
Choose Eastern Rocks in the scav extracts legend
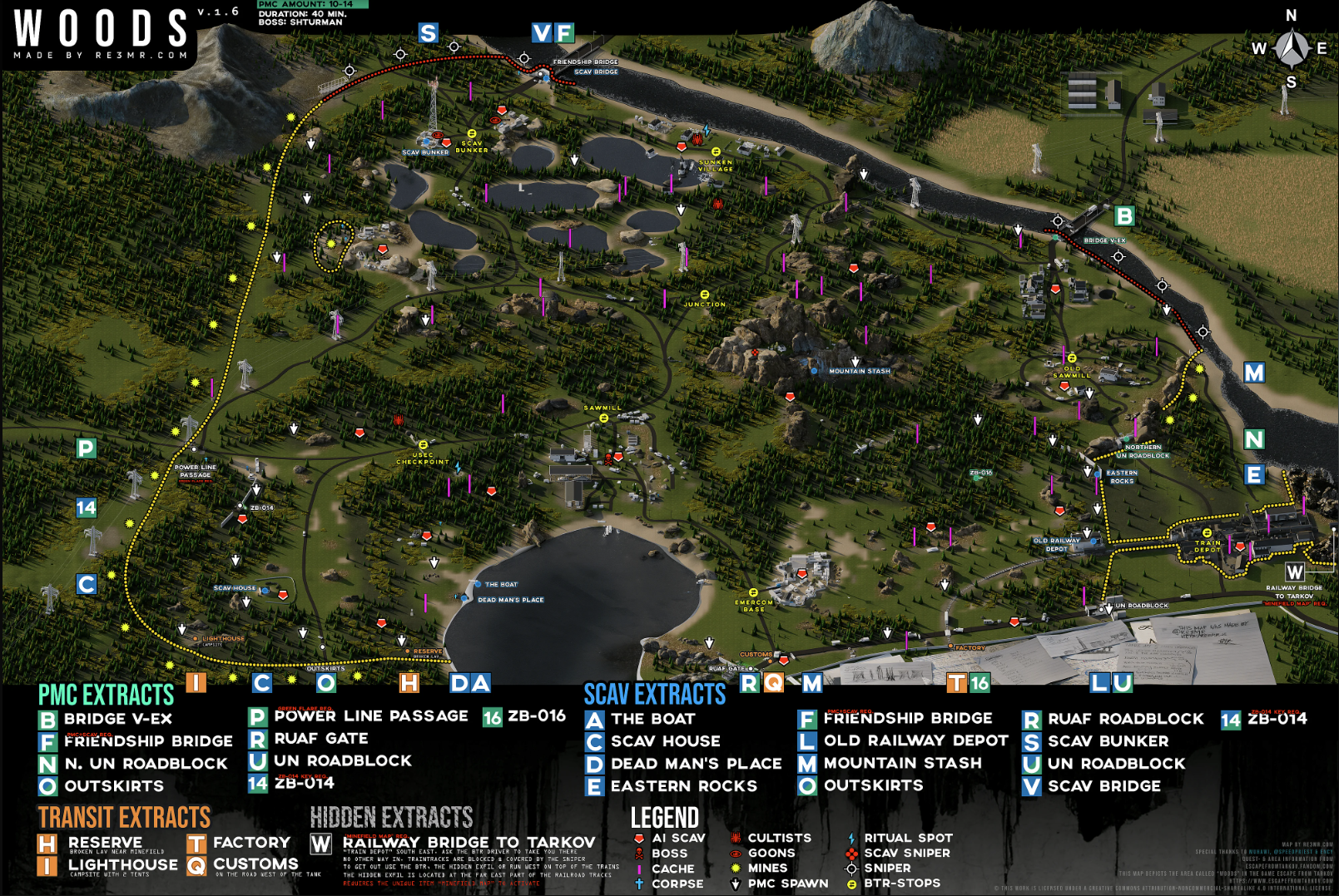[683, 786]
